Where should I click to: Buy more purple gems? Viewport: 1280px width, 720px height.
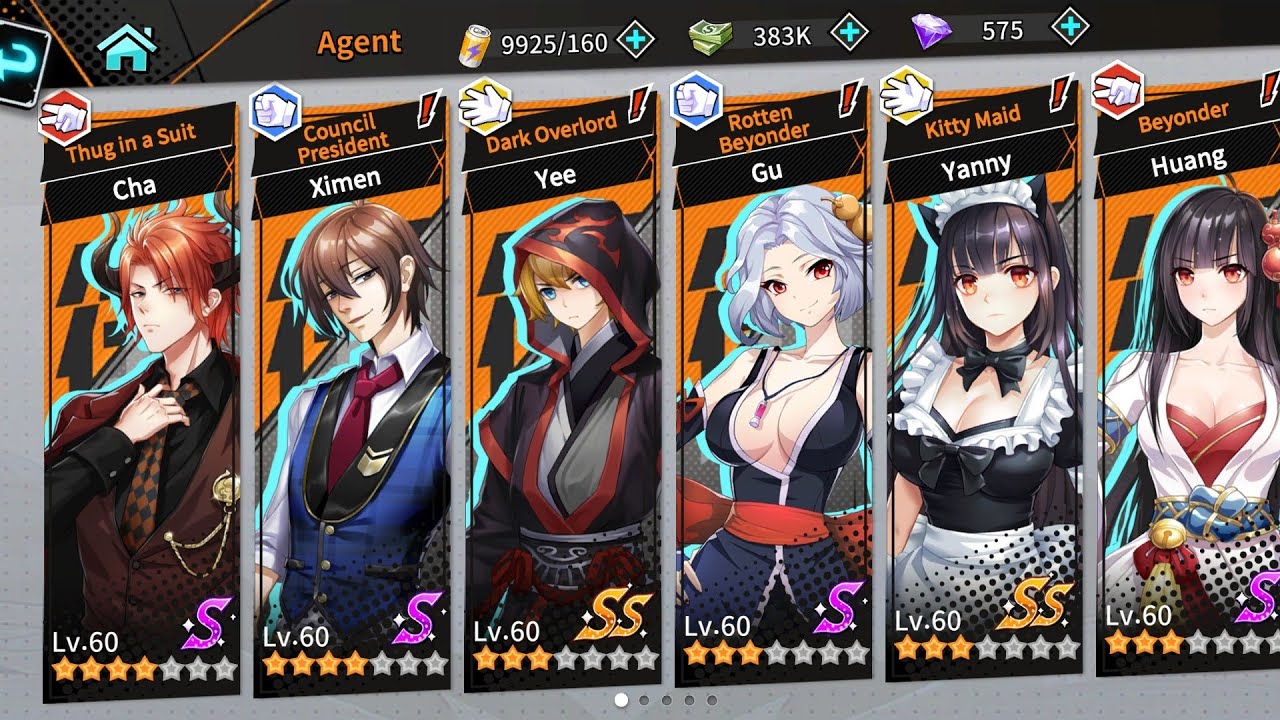click(1071, 26)
